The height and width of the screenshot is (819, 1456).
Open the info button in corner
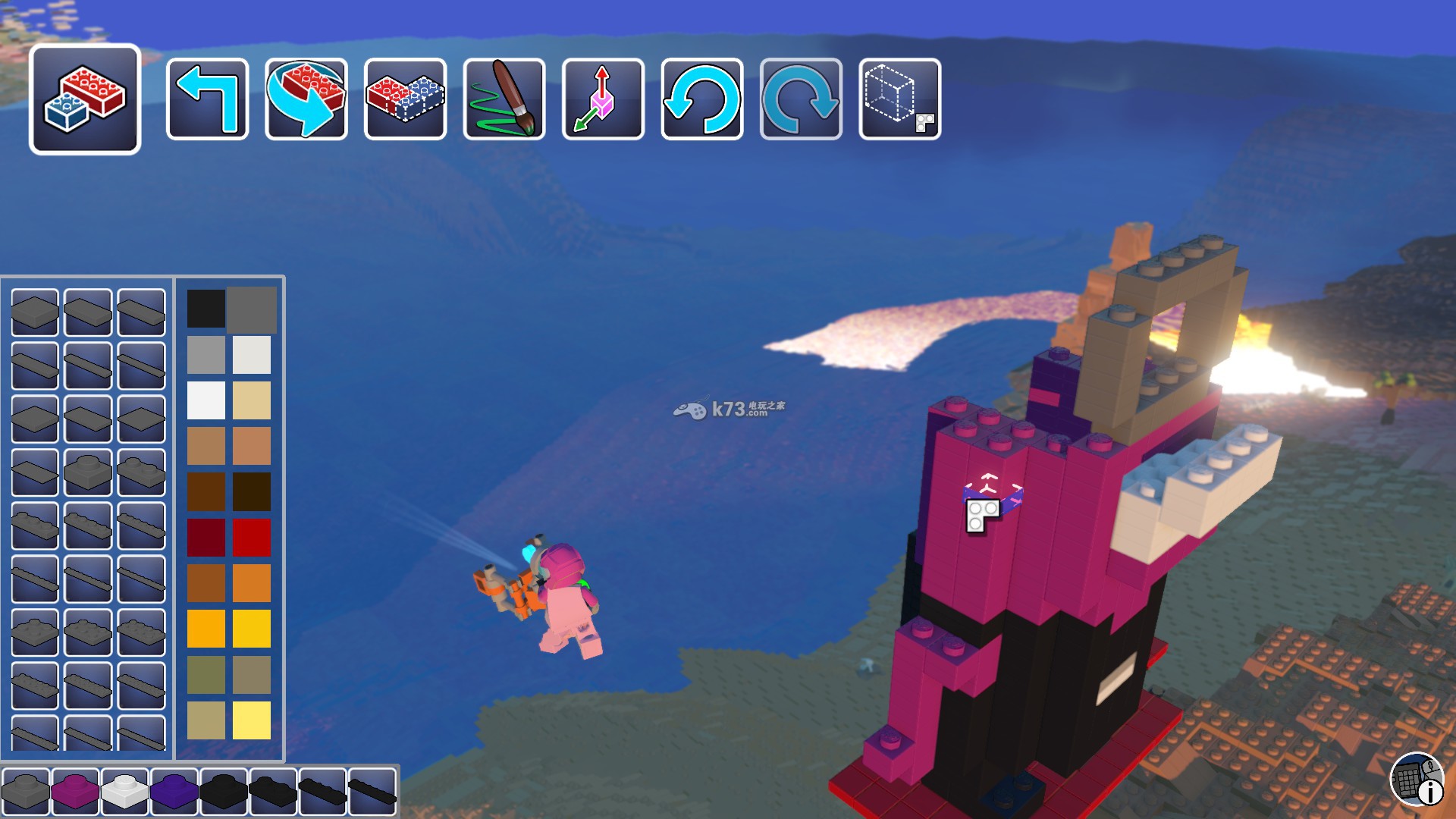(1417, 780)
